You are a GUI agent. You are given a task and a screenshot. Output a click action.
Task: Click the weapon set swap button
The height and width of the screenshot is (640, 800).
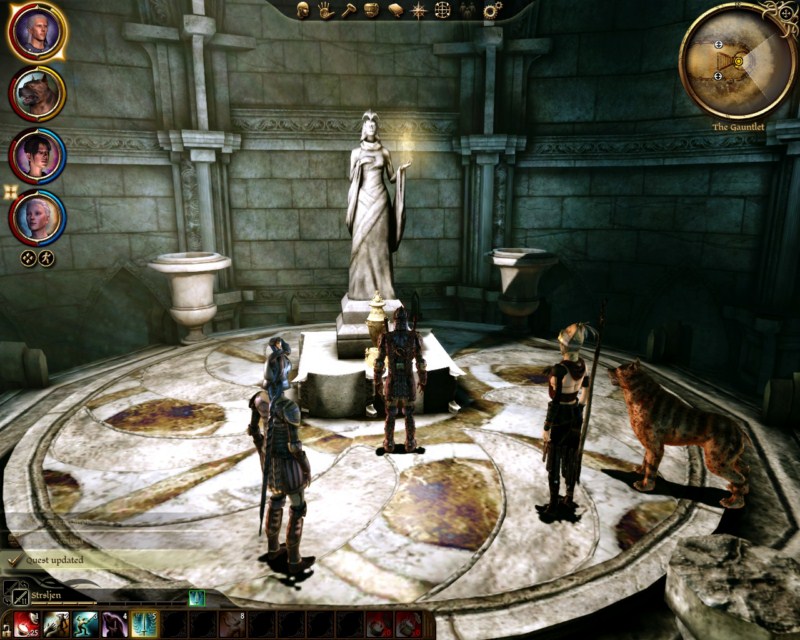tap(14, 596)
